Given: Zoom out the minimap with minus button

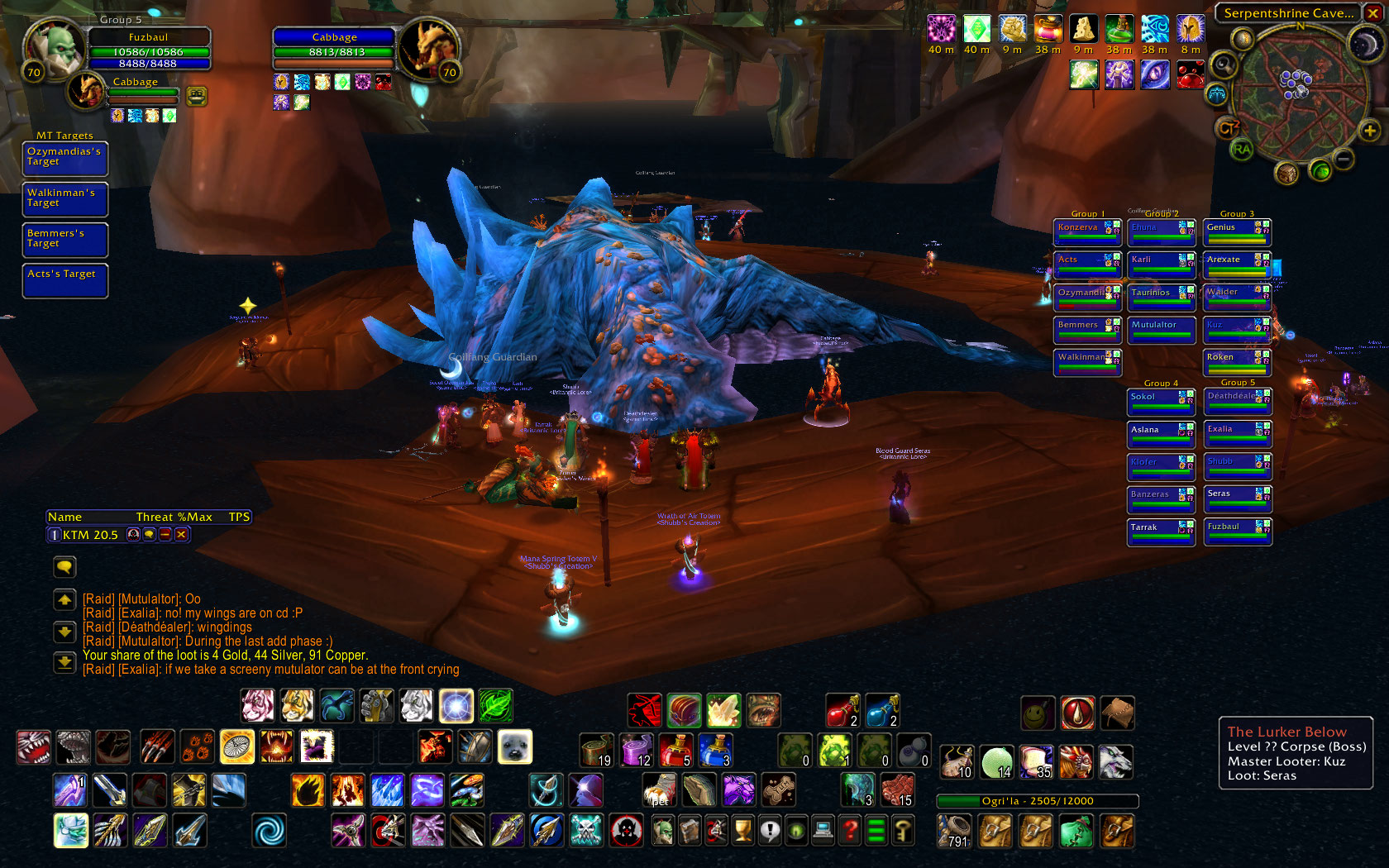Looking at the screenshot, I should tap(1344, 158).
